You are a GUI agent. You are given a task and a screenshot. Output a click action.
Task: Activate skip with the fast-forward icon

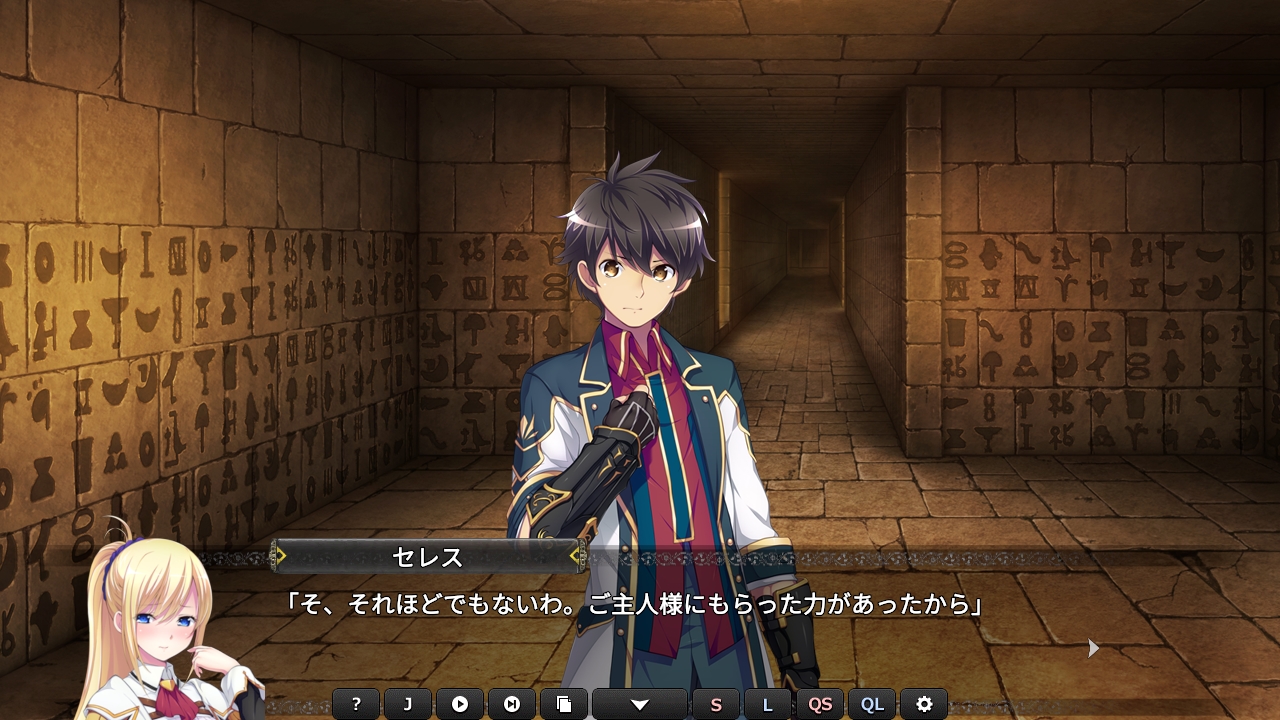pyautogui.click(x=512, y=704)
